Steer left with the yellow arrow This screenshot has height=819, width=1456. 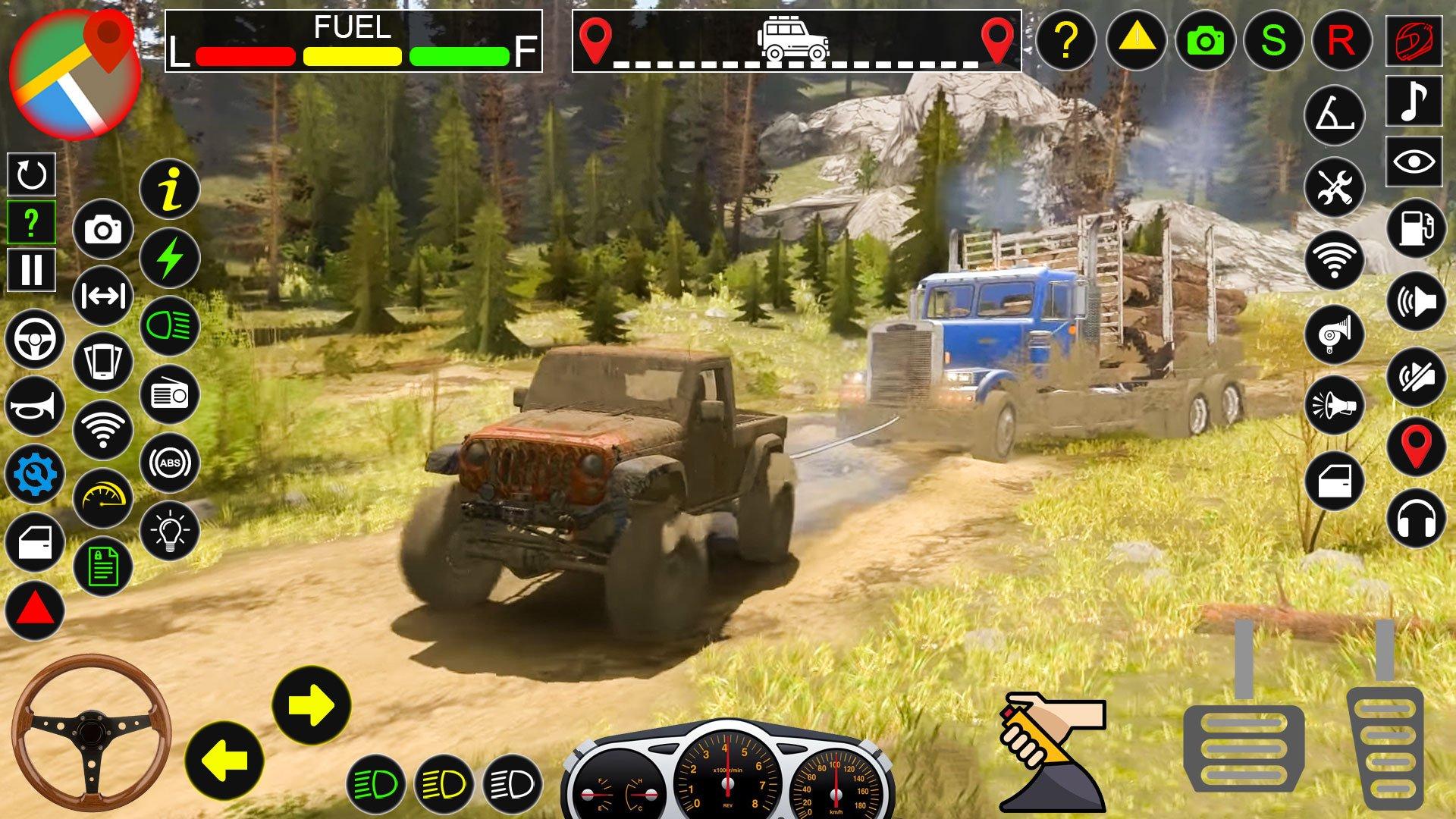(224, 761)
